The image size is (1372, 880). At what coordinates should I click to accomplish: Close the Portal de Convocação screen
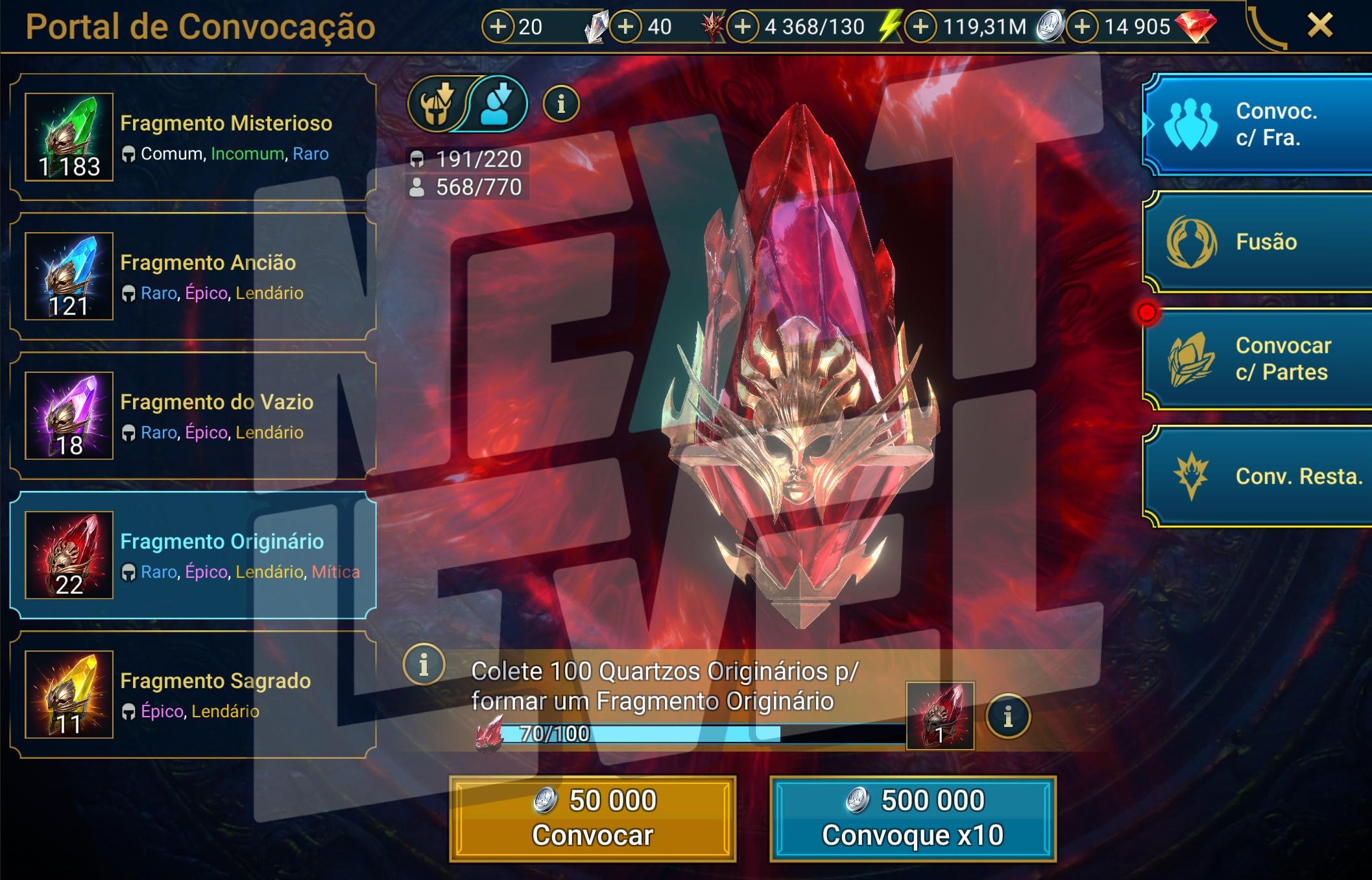click(1319, 27)
